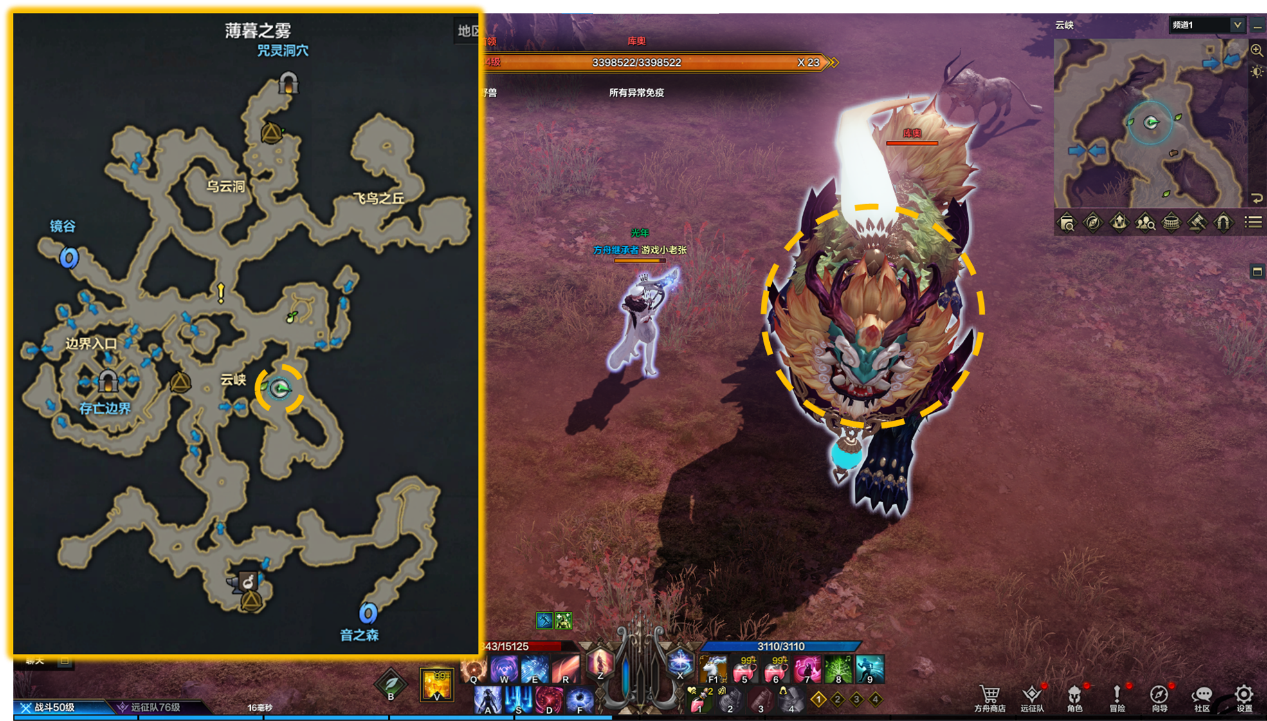This screenshot has height=721, width=1267.
Task: Click the 咒灵洞穴 dungeon entrance marker
Action: tap(289, 83)
